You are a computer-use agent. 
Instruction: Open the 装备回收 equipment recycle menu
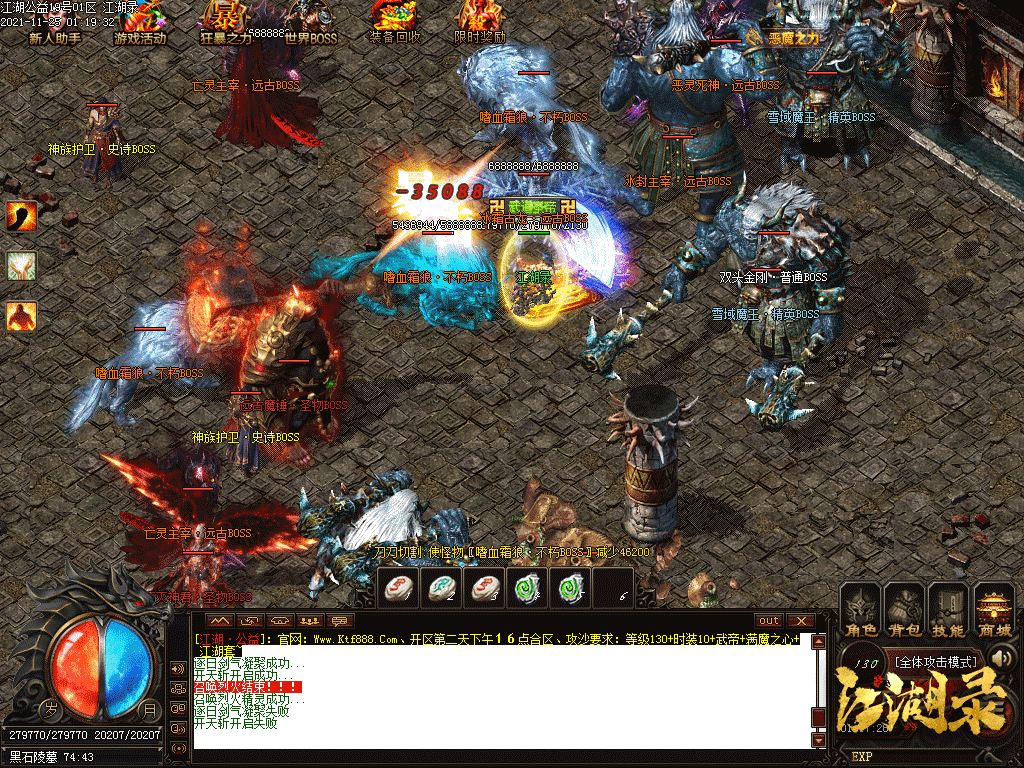[x=395, y=22]
